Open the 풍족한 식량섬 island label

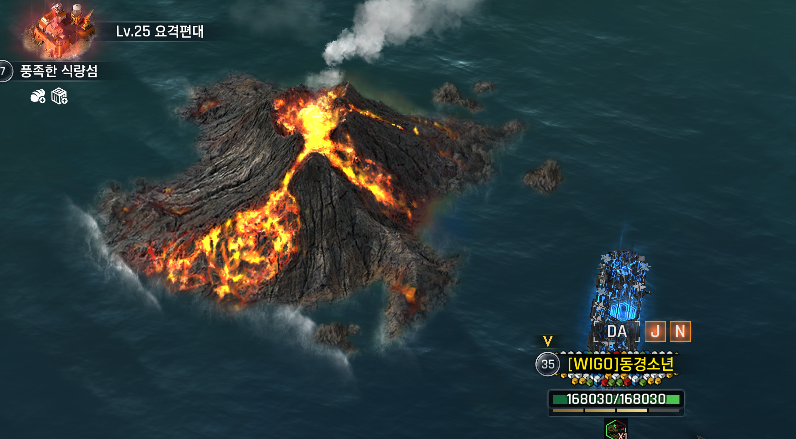(60, 71)
